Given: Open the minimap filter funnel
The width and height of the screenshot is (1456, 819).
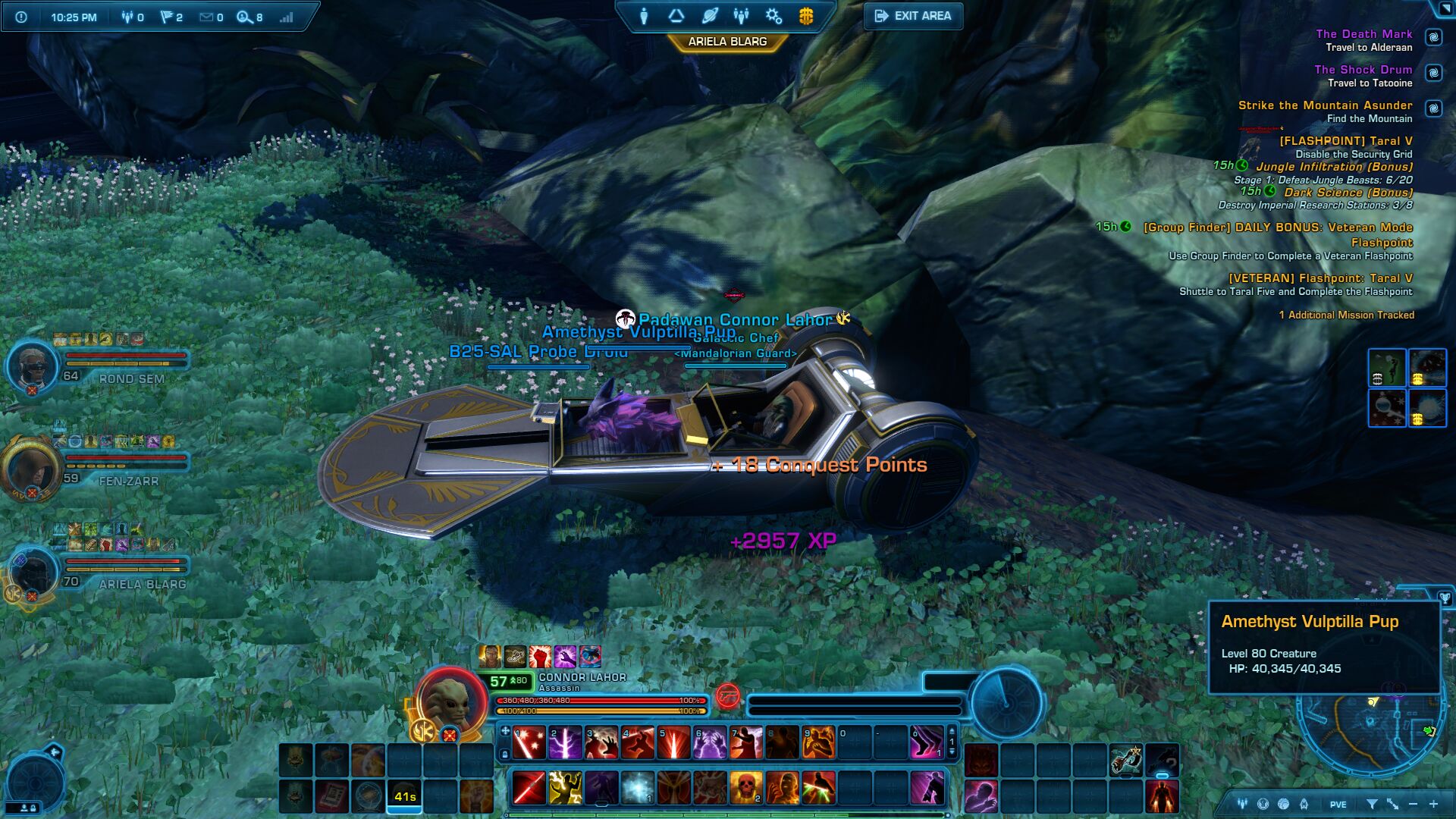Looking at the screenshot, I should pyautogui.click(x=1372, y=804).
